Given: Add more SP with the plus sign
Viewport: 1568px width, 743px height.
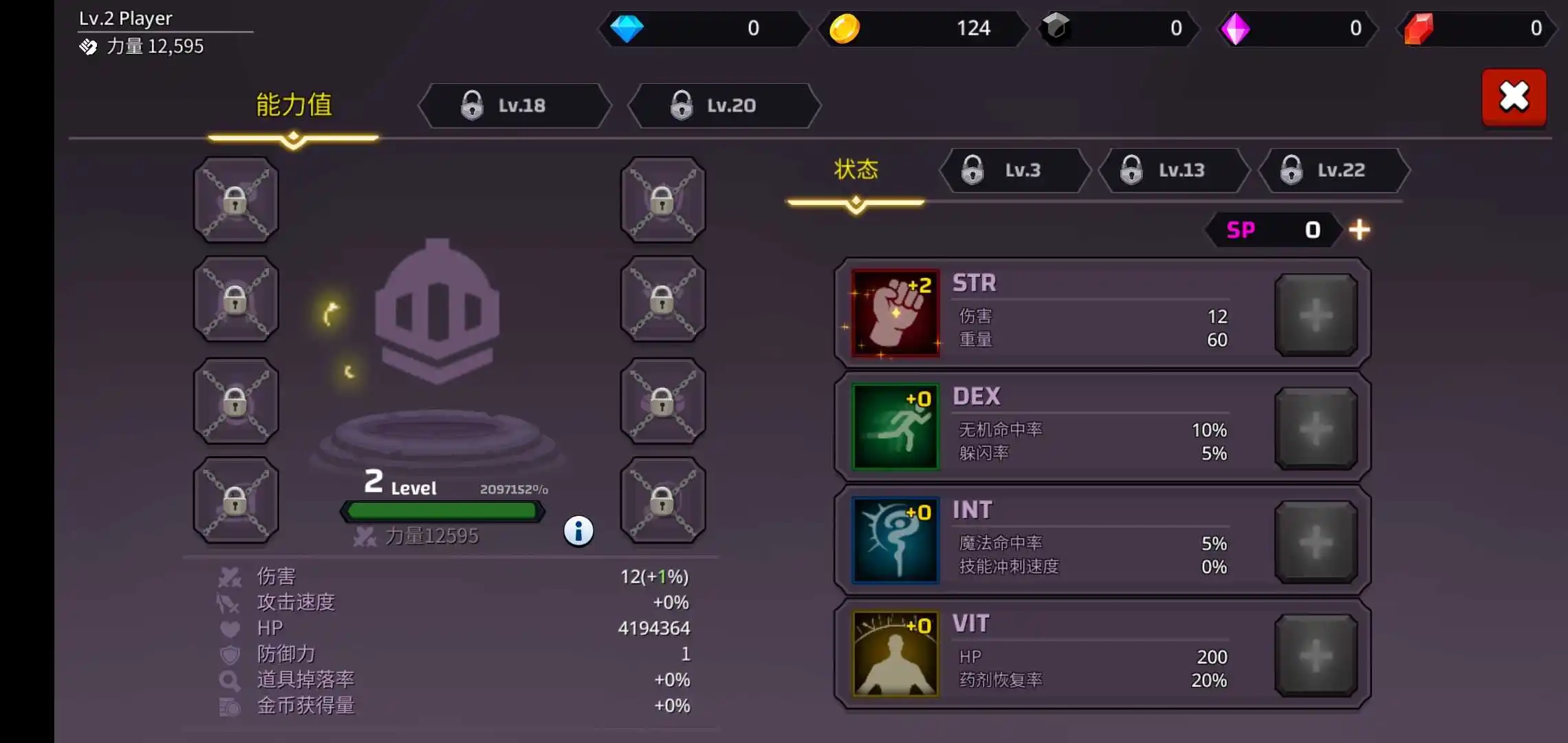Looking at the screenshot, I should [1359, 230].
